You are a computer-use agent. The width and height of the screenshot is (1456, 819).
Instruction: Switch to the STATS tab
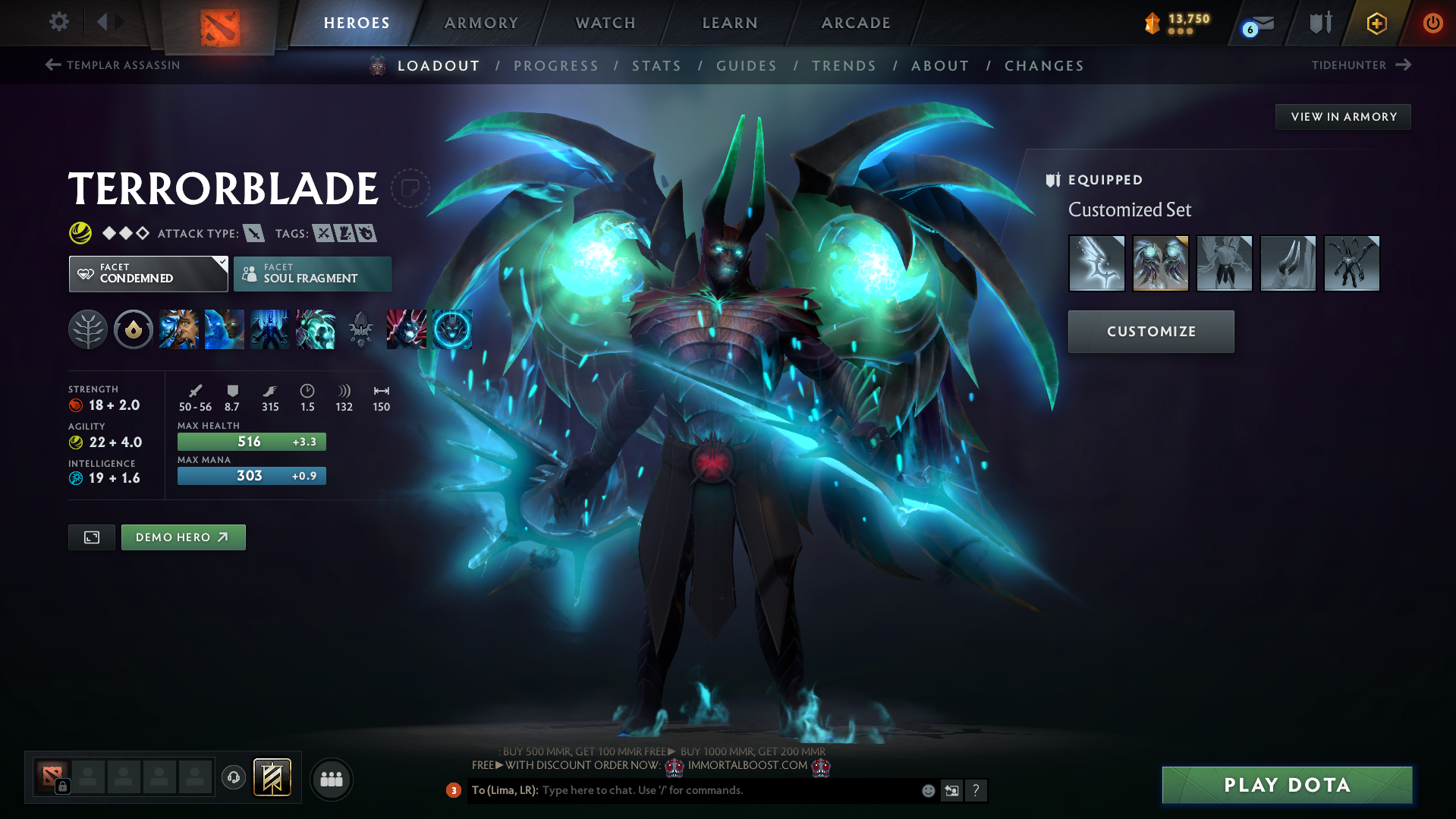pyautogui.click(x=657, y=66)
